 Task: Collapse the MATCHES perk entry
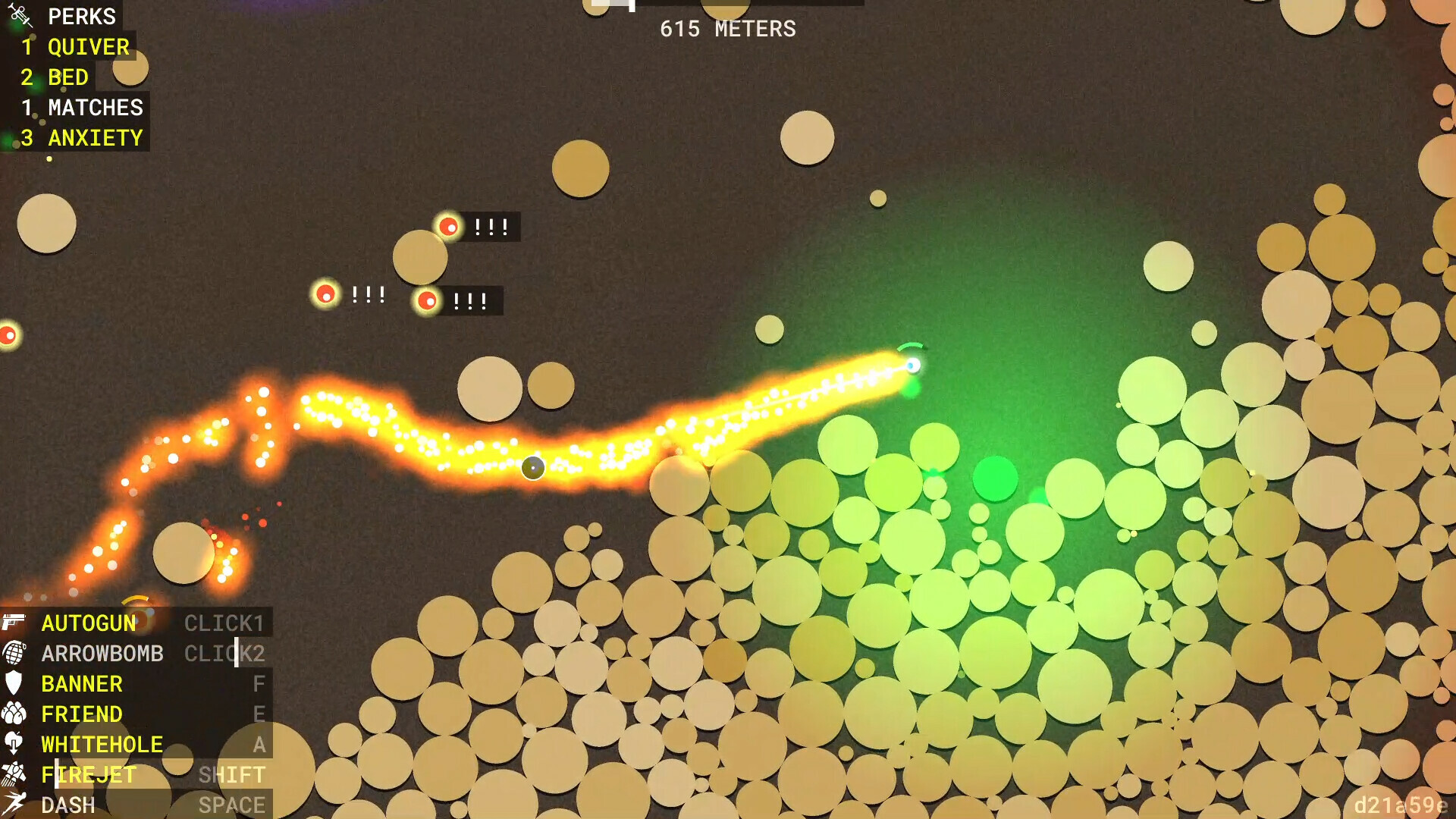point(95,108)
